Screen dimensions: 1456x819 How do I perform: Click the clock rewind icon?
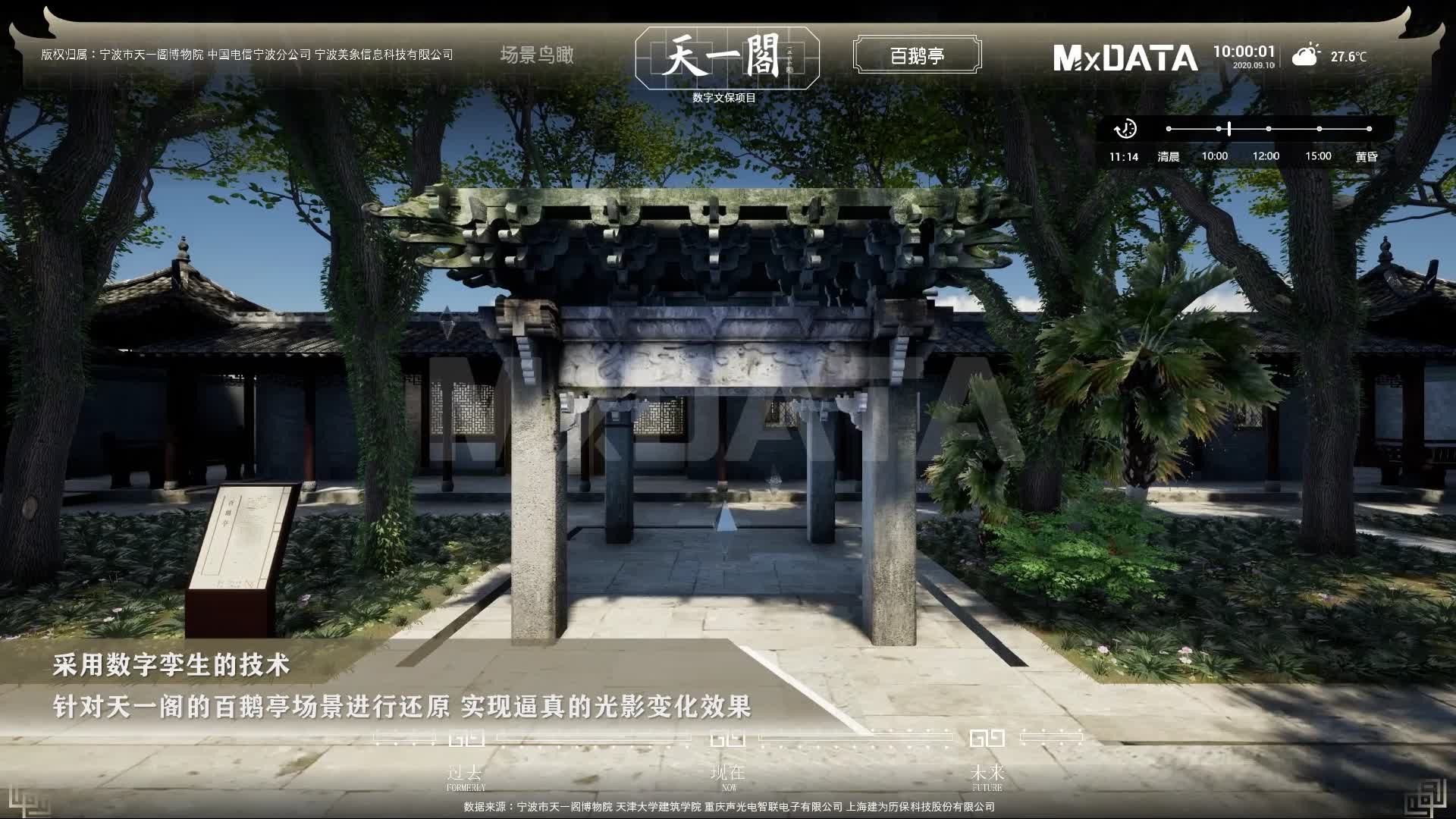click(x=1125, y=129)
